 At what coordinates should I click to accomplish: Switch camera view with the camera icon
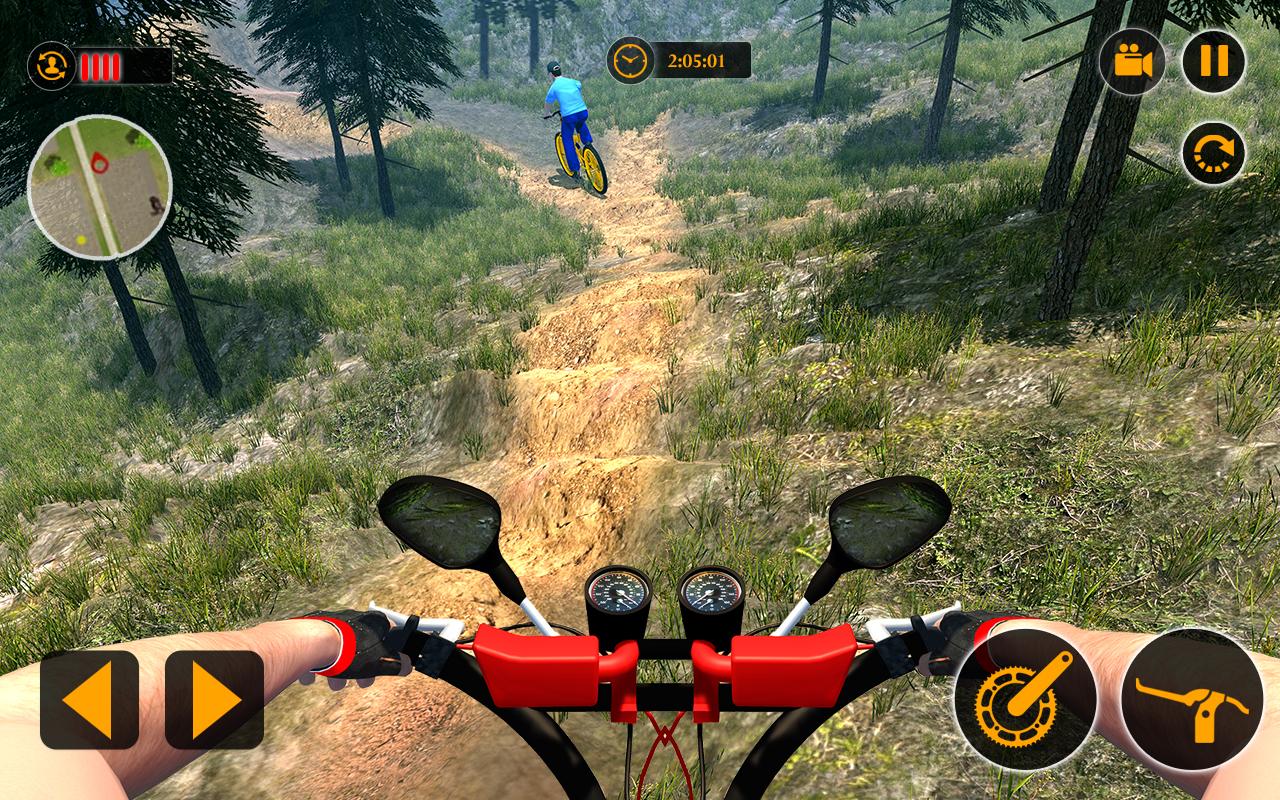tap(1132, 61)
